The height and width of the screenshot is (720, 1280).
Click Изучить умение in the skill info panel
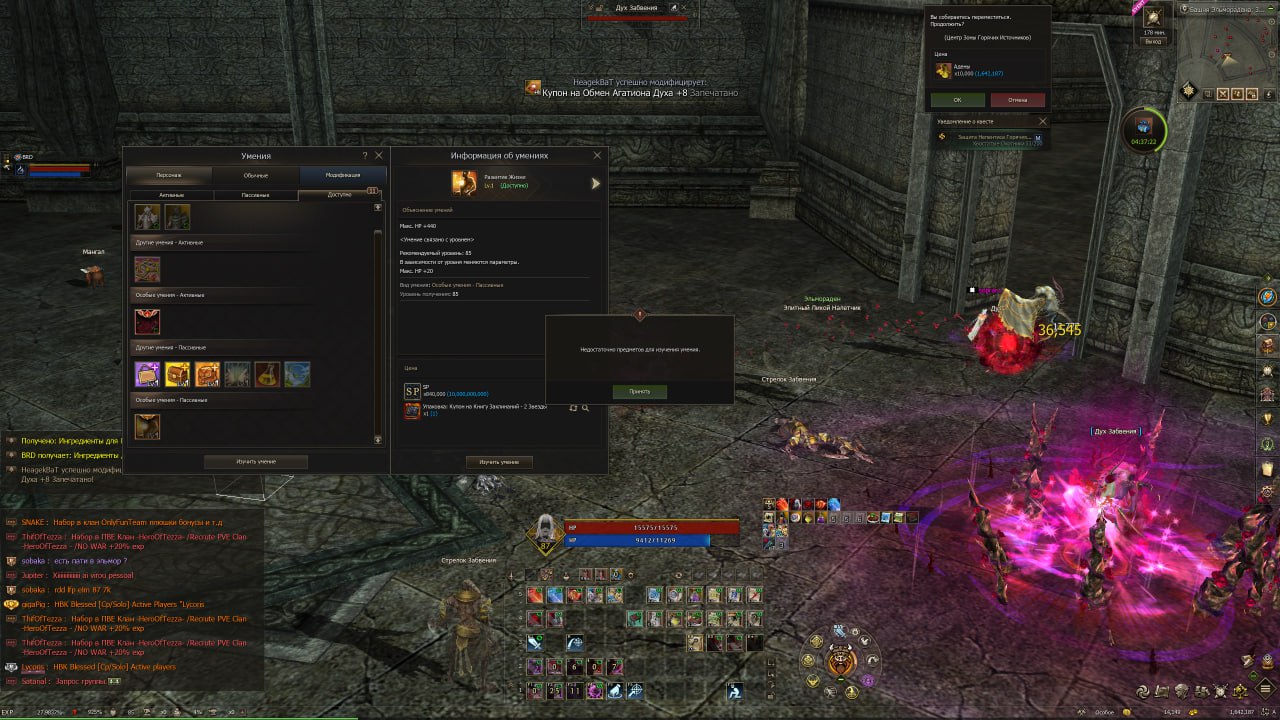tap(499, 462)
